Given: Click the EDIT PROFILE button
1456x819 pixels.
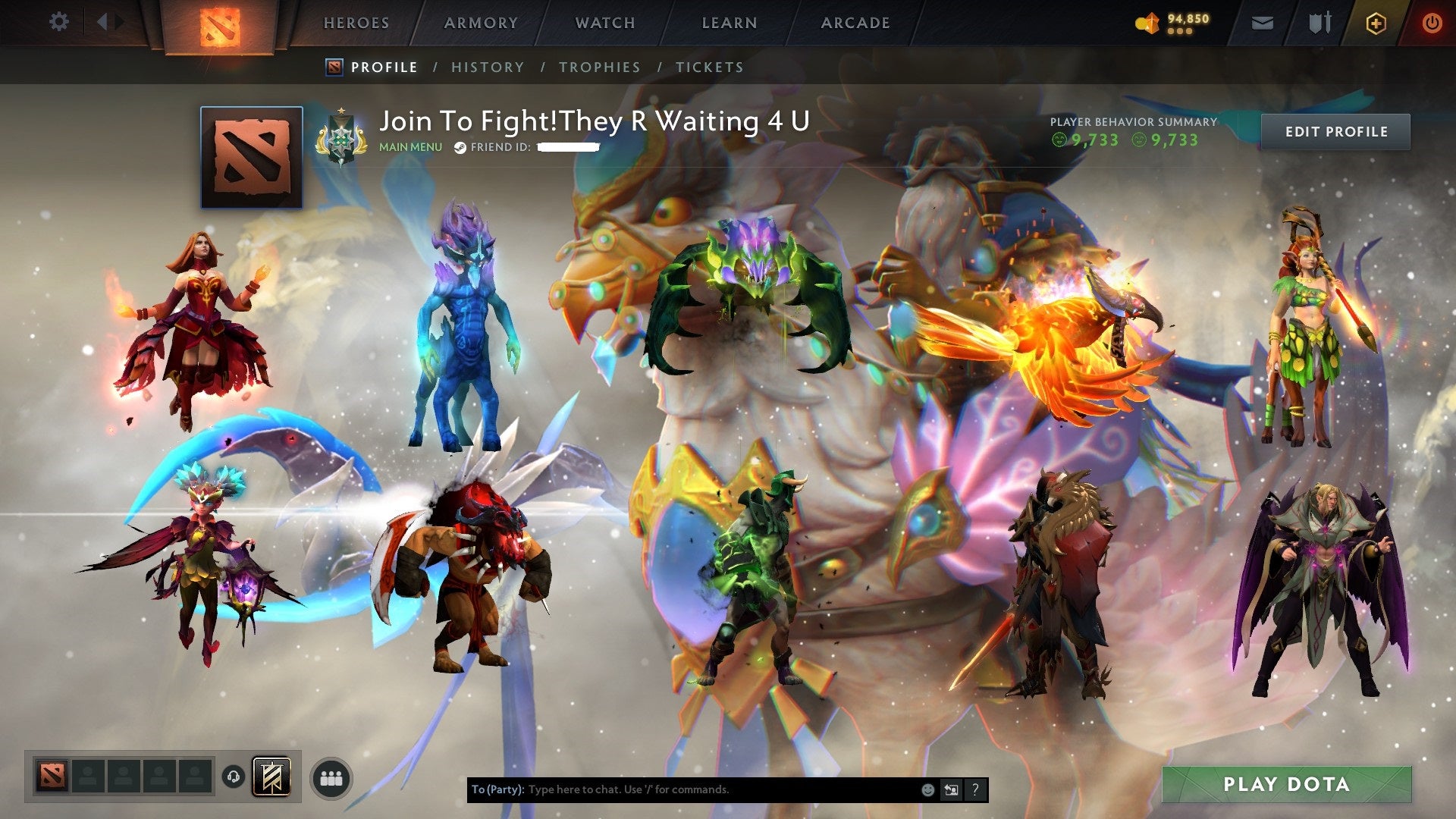Looking at the screenshot, I should click(x=1335, y=130).
